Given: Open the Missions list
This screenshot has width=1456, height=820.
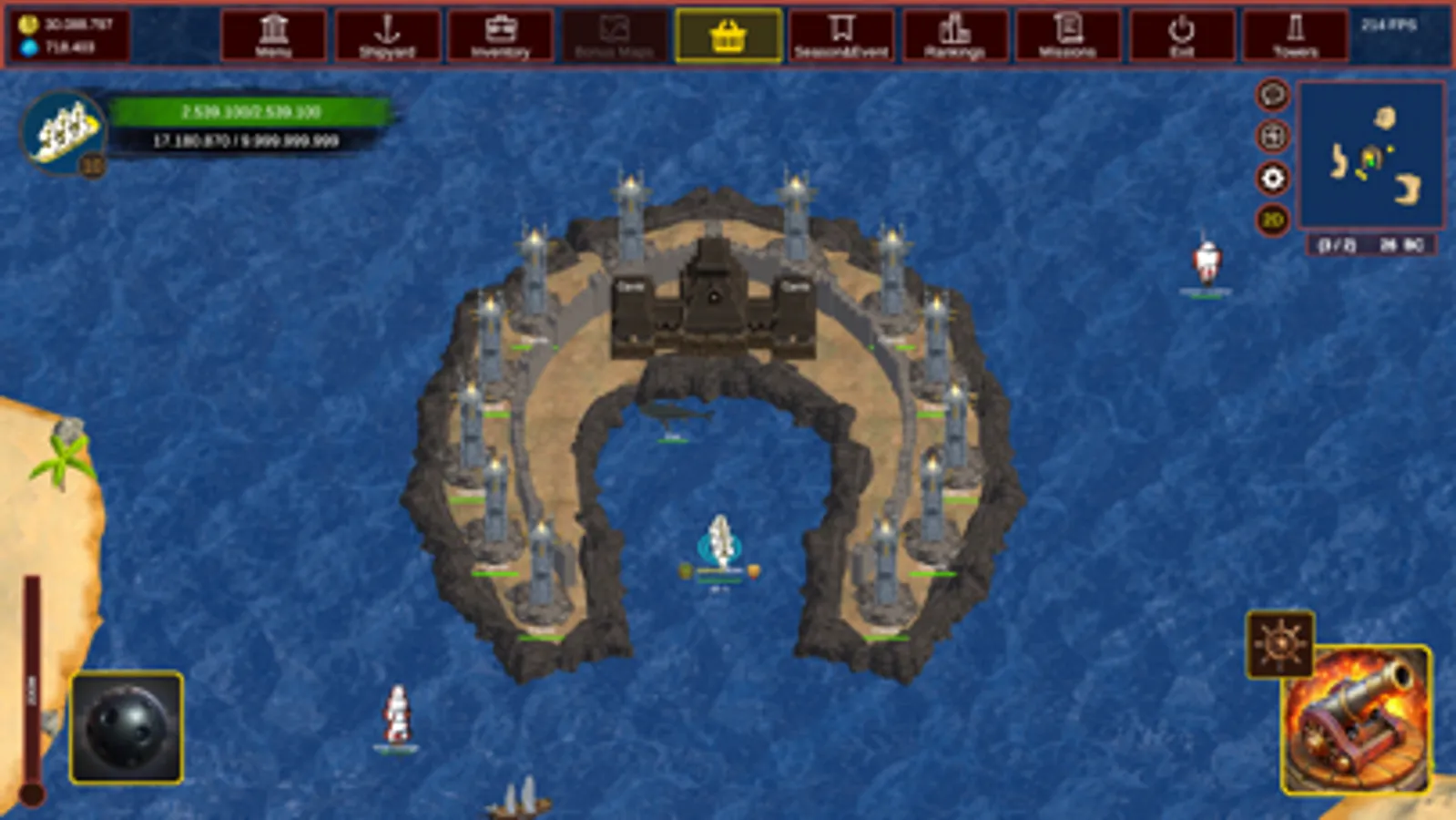Looking at the screenshot, I should pos(1067,36).
